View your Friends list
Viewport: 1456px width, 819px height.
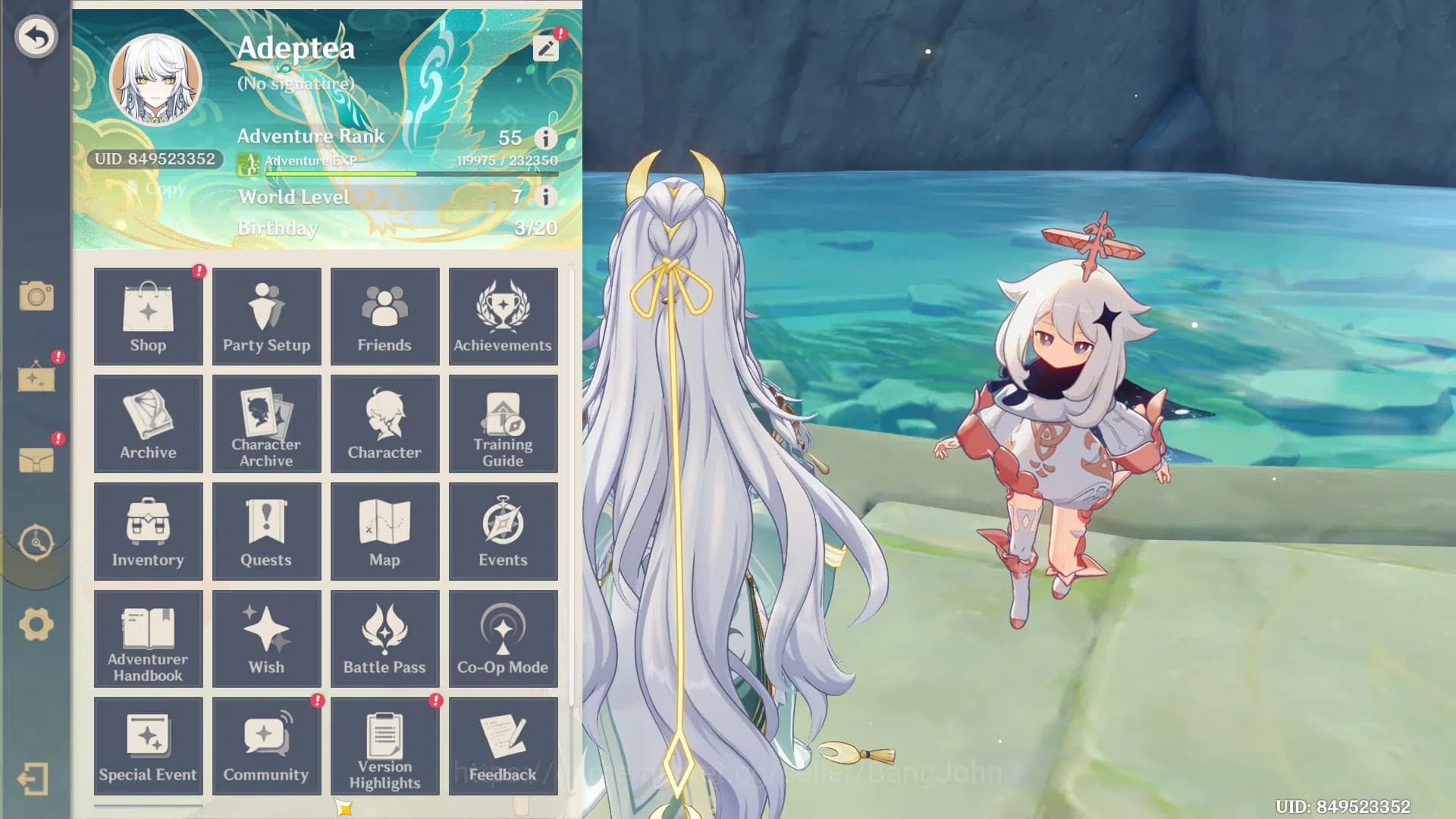(x=384, y=316)
